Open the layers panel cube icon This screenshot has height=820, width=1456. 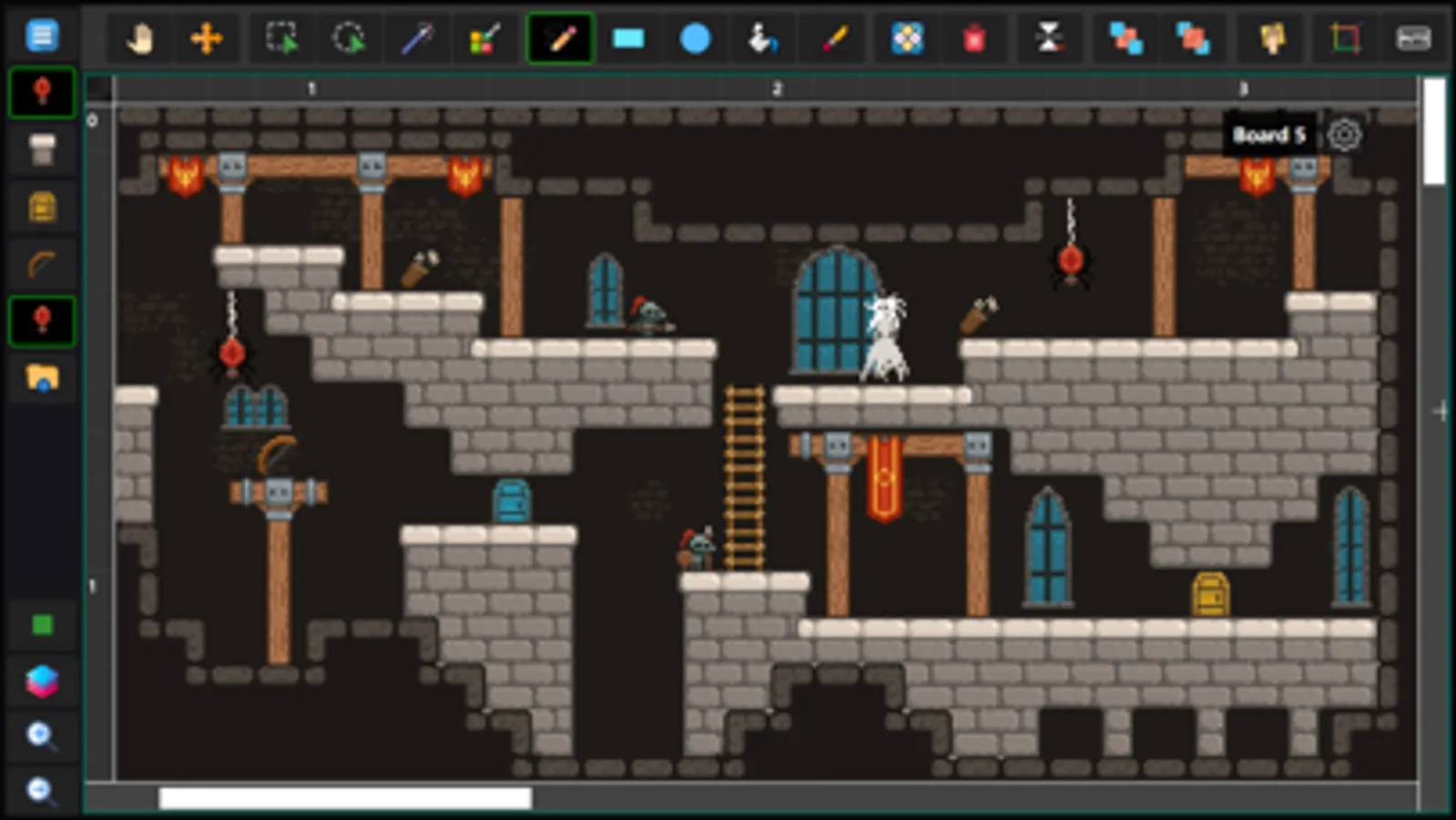[41, 681]
